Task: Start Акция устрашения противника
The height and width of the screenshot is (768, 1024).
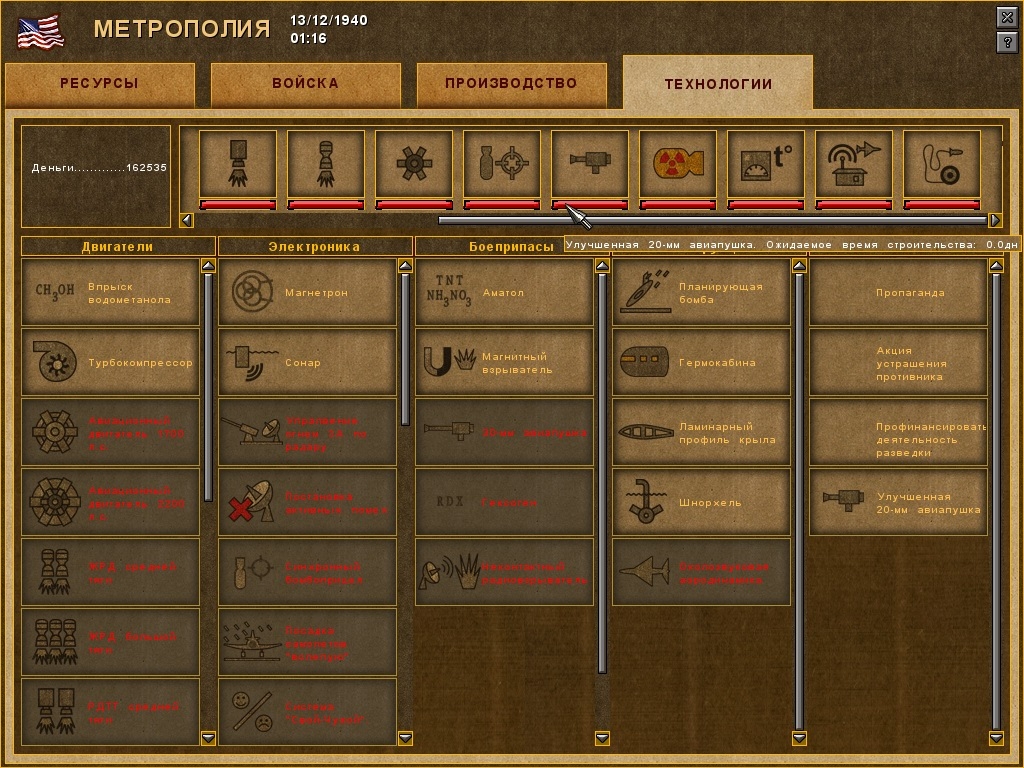Action: click(898, 363)
